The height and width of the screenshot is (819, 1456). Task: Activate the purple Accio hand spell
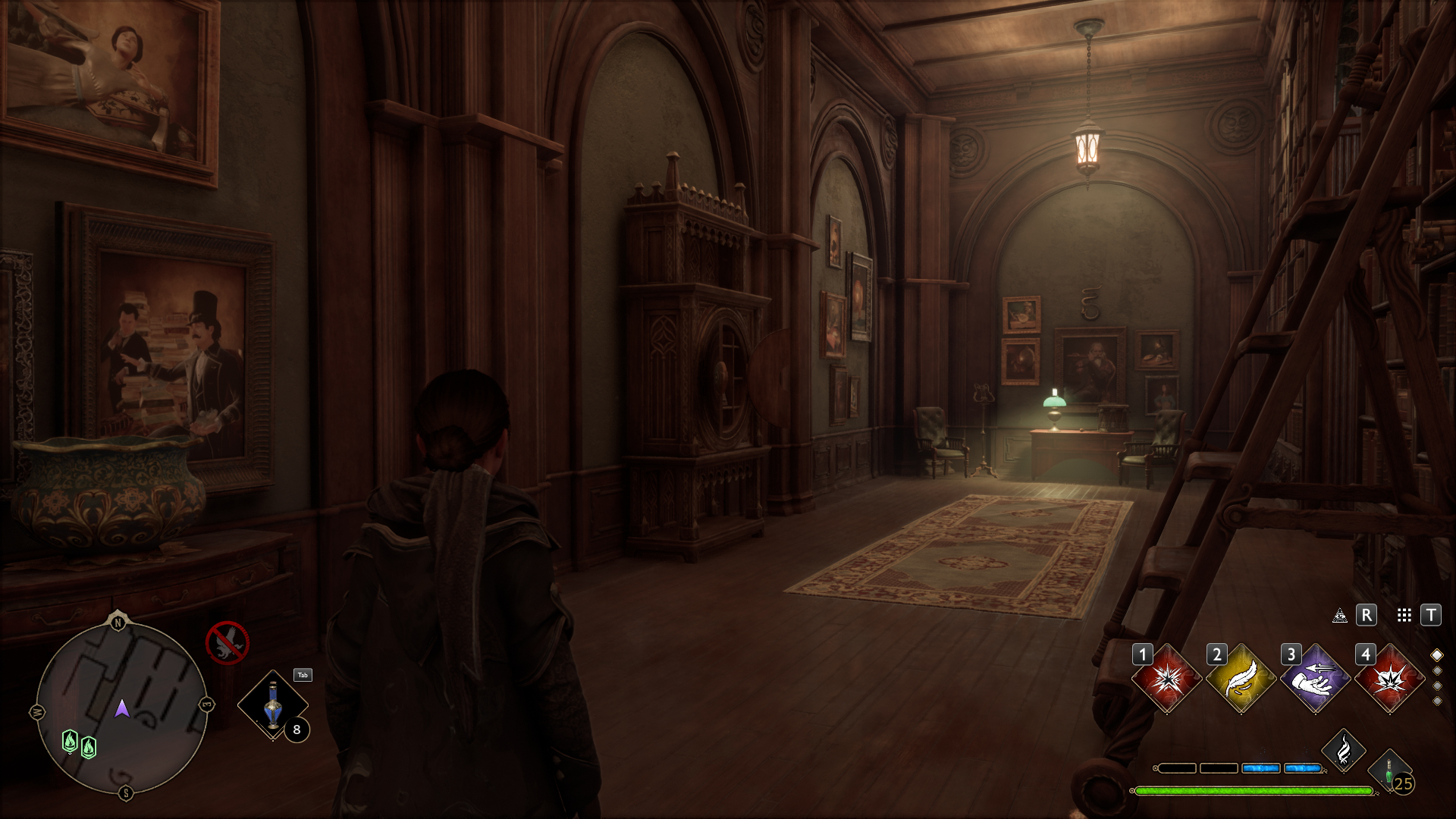[1315, 679]
